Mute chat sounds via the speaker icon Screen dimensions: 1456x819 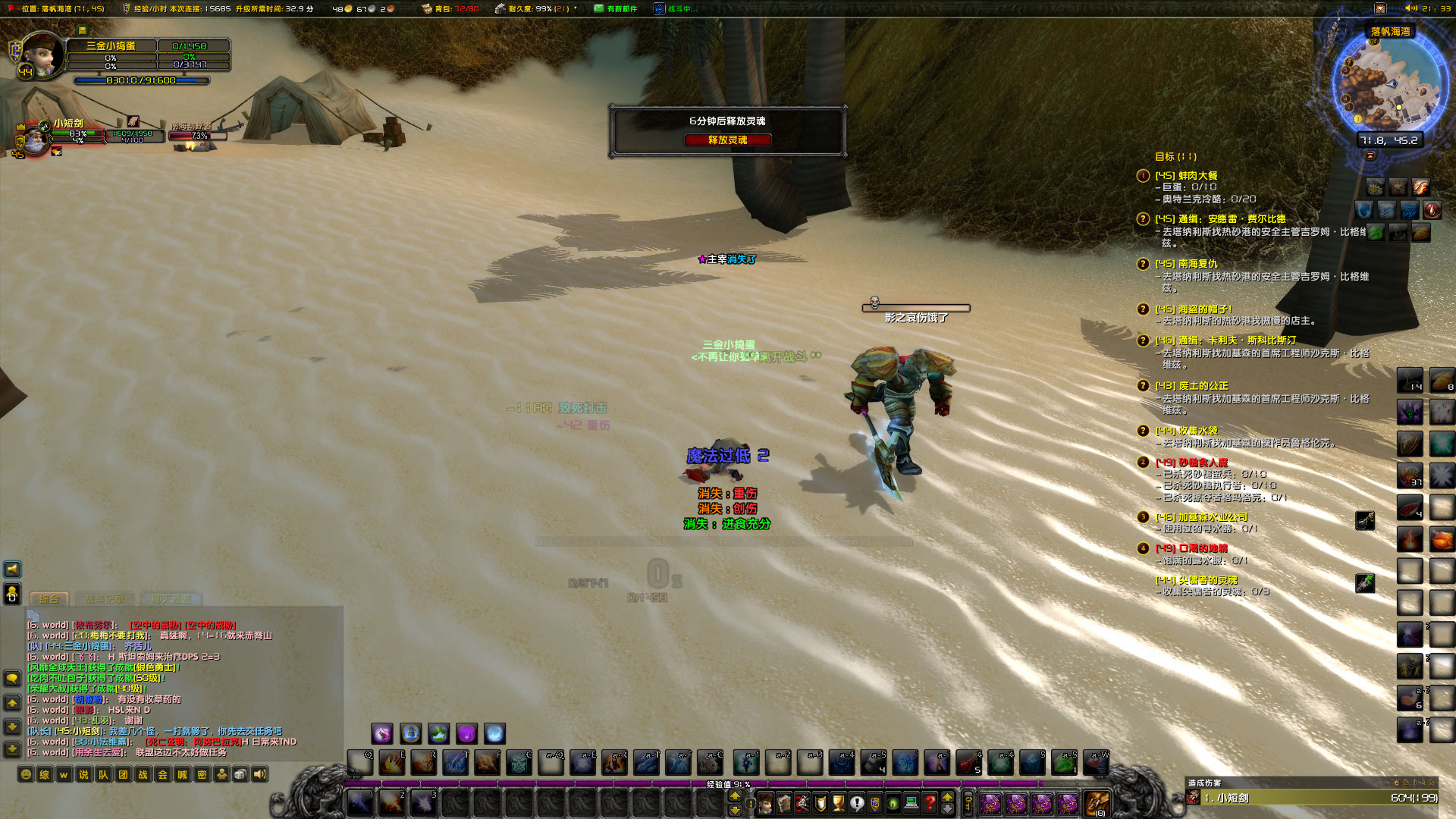click(x=259, y=775)
